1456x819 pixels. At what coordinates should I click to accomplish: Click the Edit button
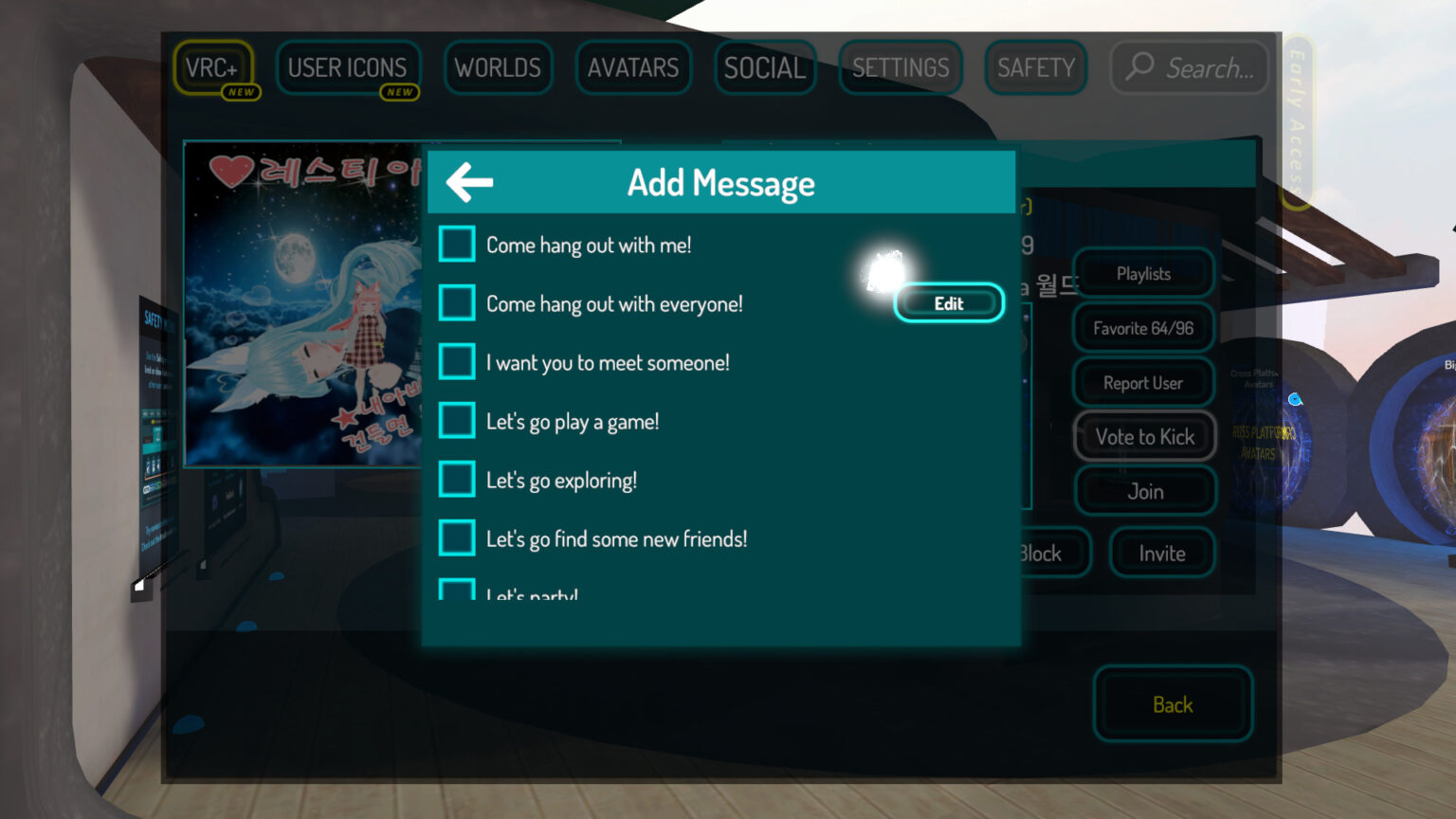tap(949, 302)
